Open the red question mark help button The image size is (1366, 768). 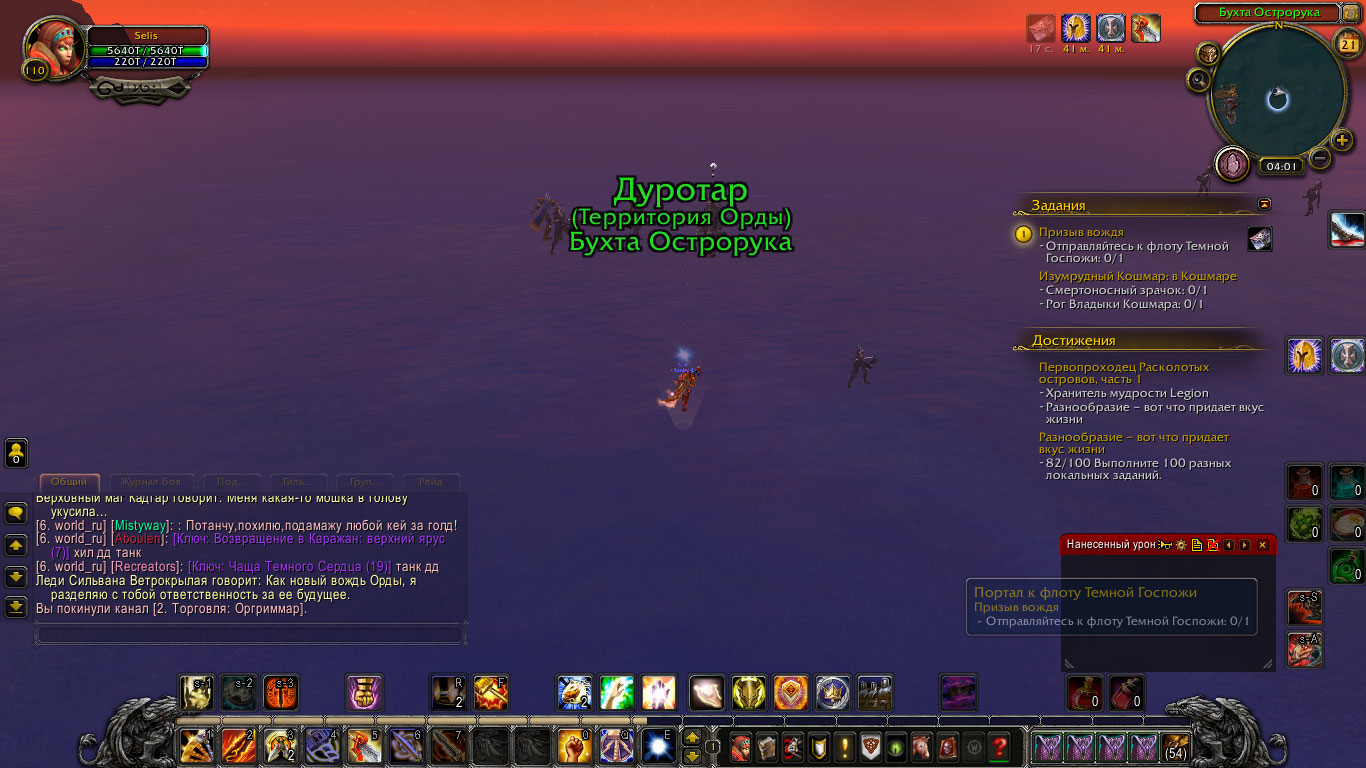point(998,746)
